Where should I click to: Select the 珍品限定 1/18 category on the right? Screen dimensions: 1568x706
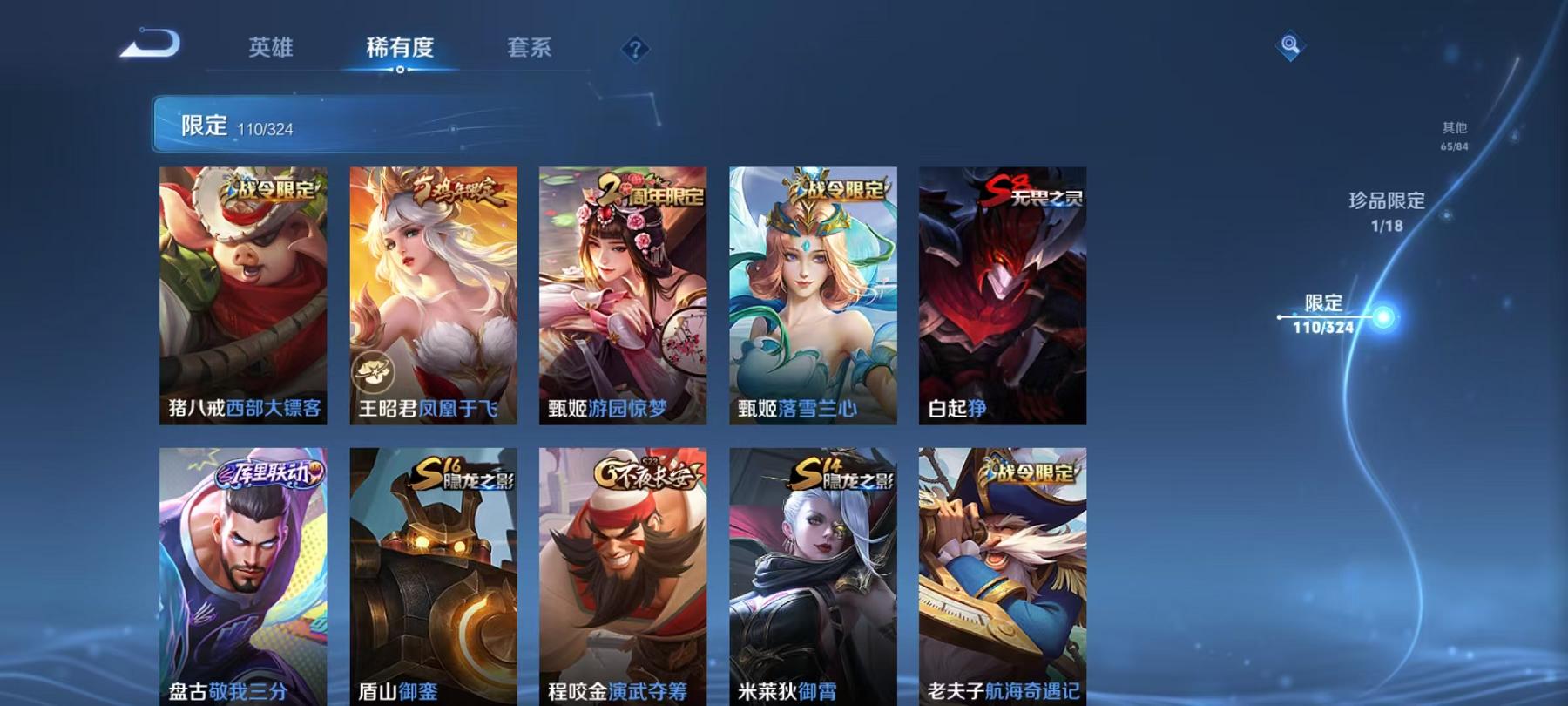coord(1384,214)
